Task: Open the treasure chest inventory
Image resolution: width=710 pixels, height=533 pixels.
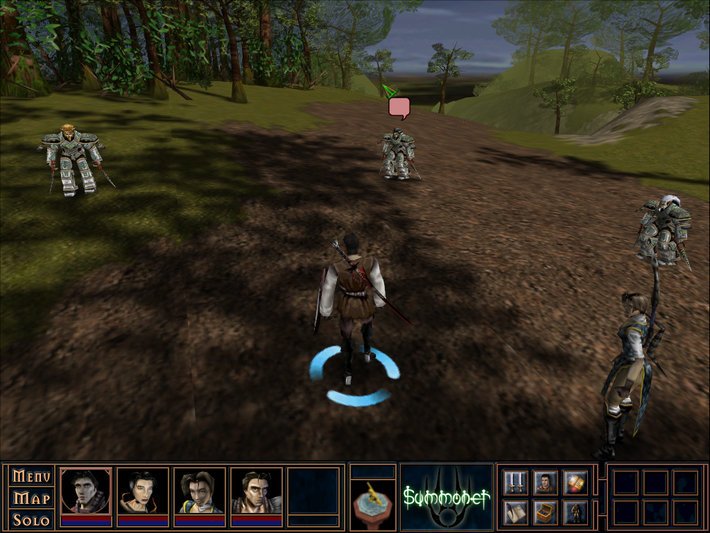Action: 545,513
